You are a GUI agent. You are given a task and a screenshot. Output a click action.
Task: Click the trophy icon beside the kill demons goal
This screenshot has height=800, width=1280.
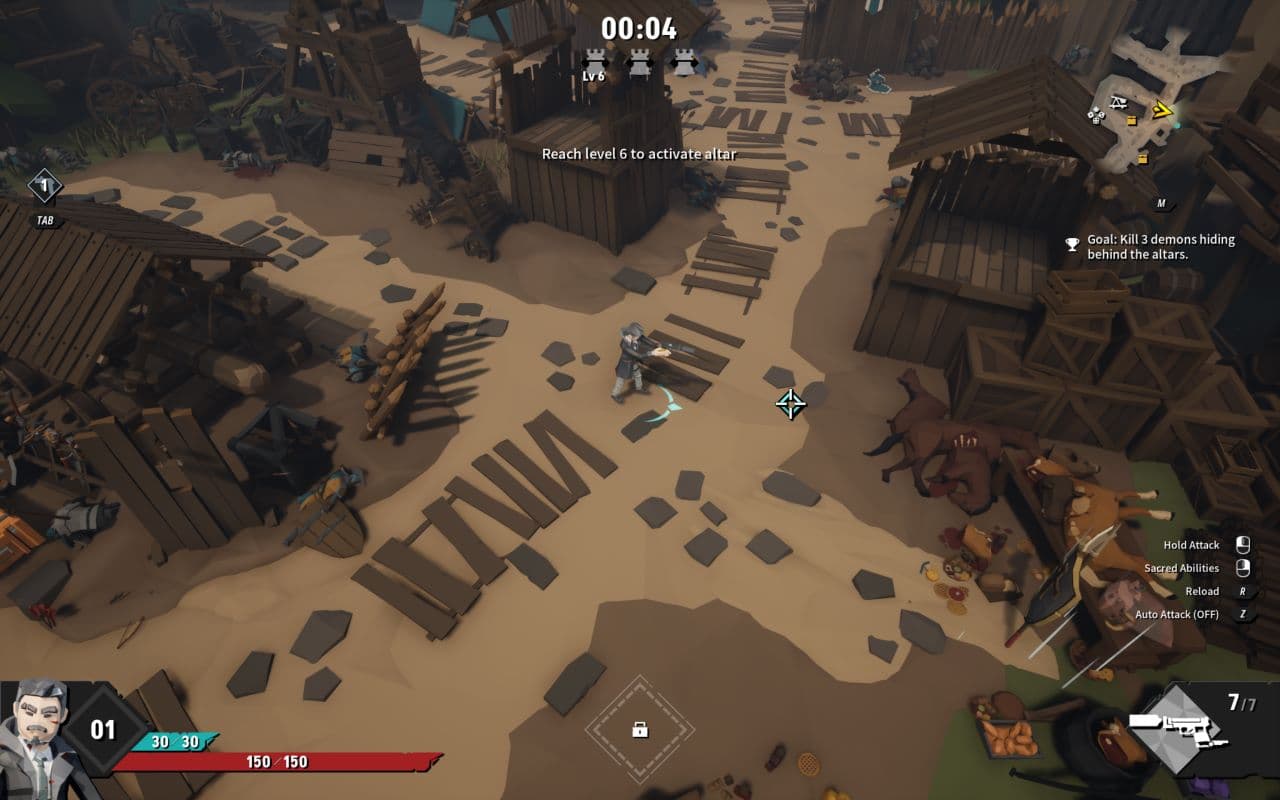pyautogui.click(x=1072, y=240)
